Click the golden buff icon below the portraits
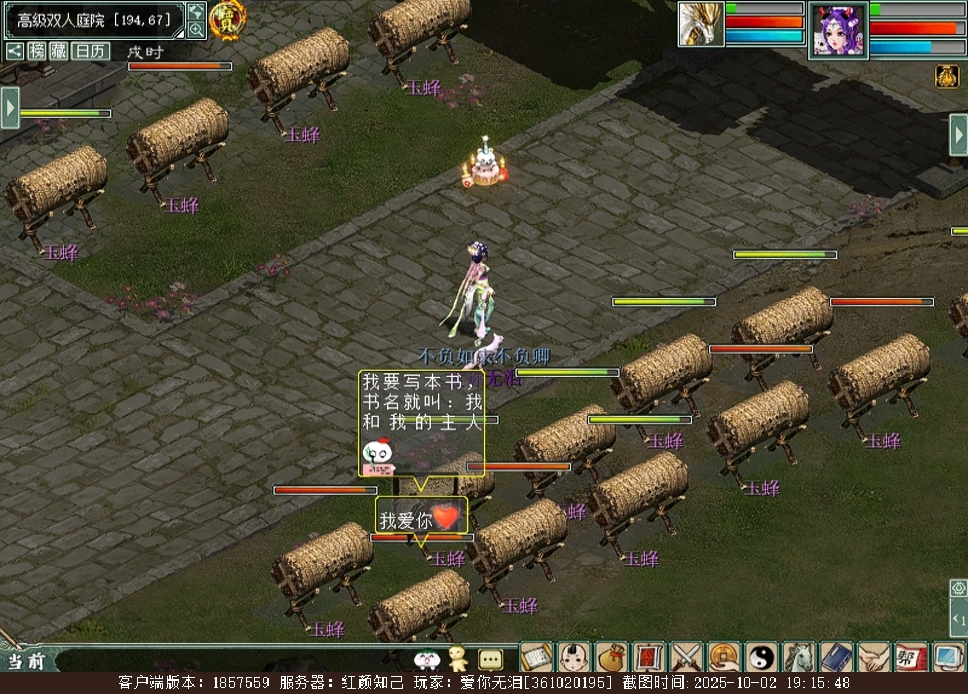The width and height of the screenshot is (968, 694). coord(947,76)
